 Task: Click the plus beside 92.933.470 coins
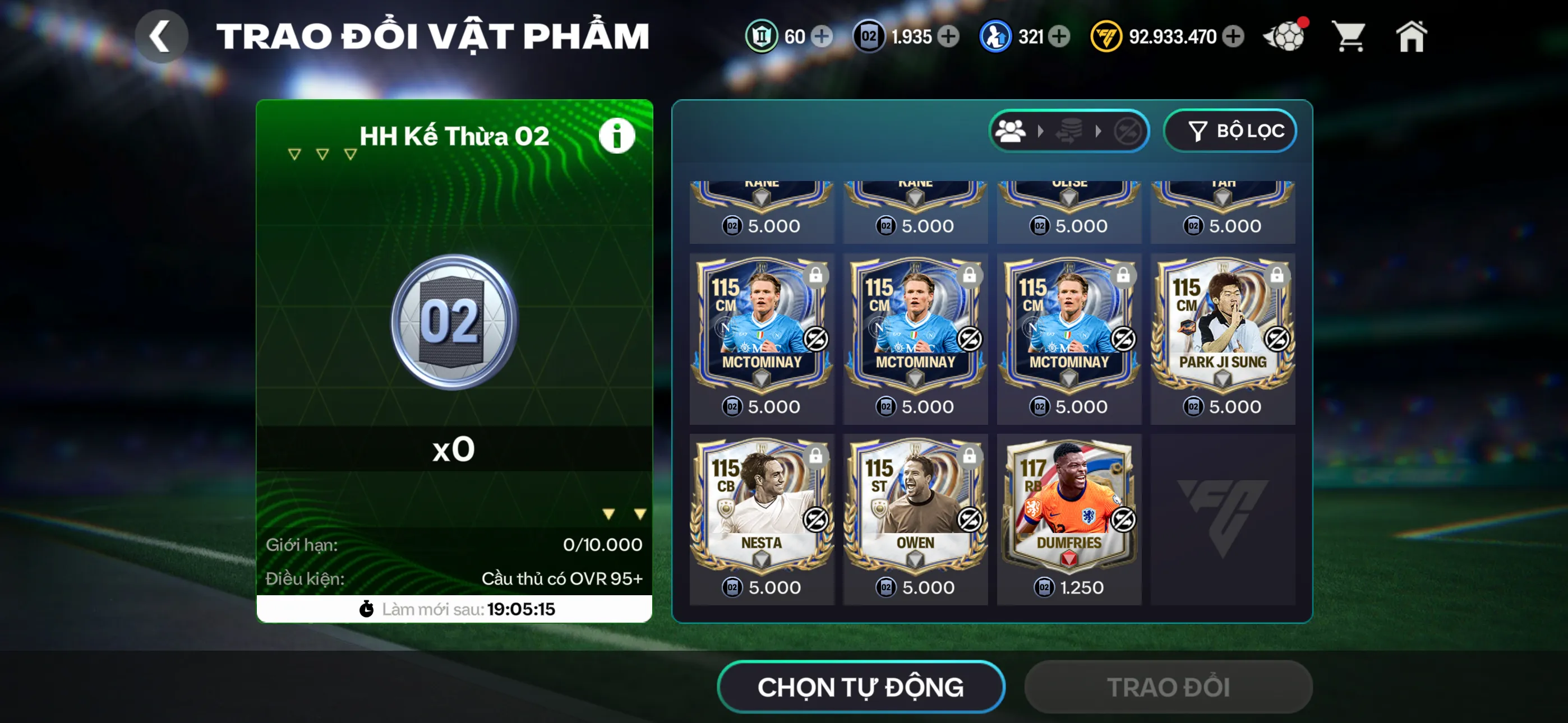1233,36
